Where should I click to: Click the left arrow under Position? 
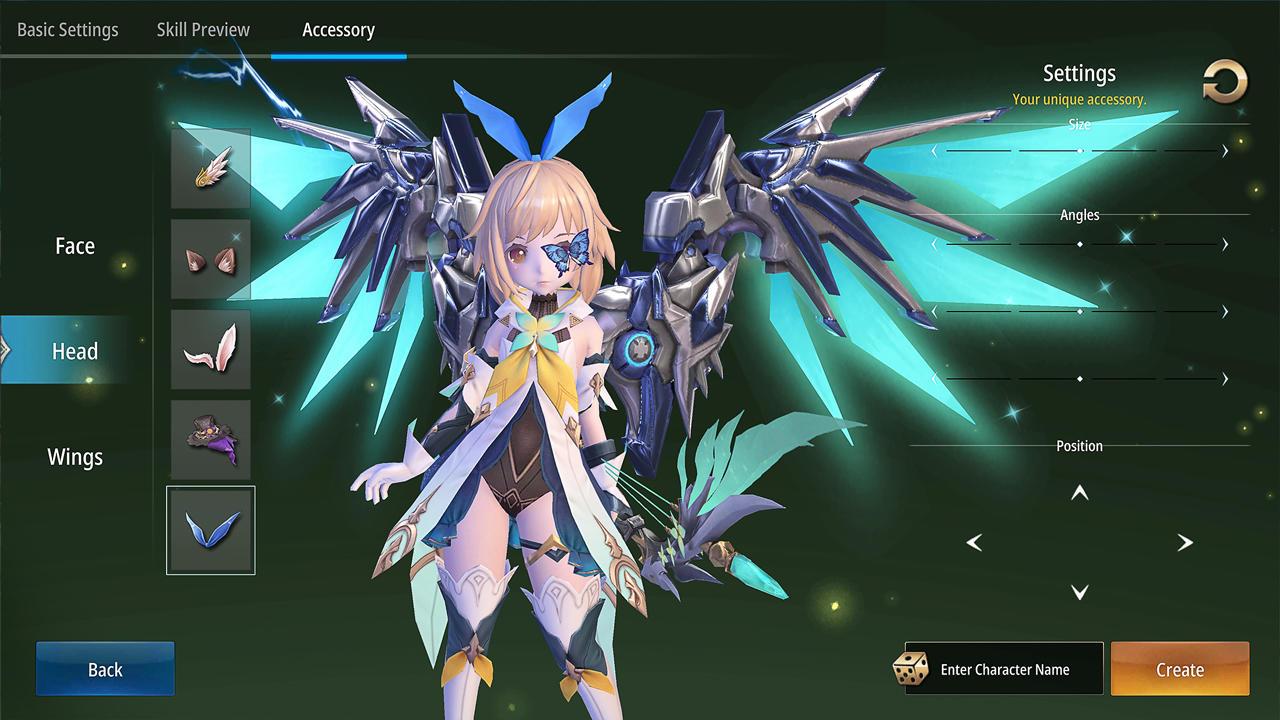tap(974, 542)
